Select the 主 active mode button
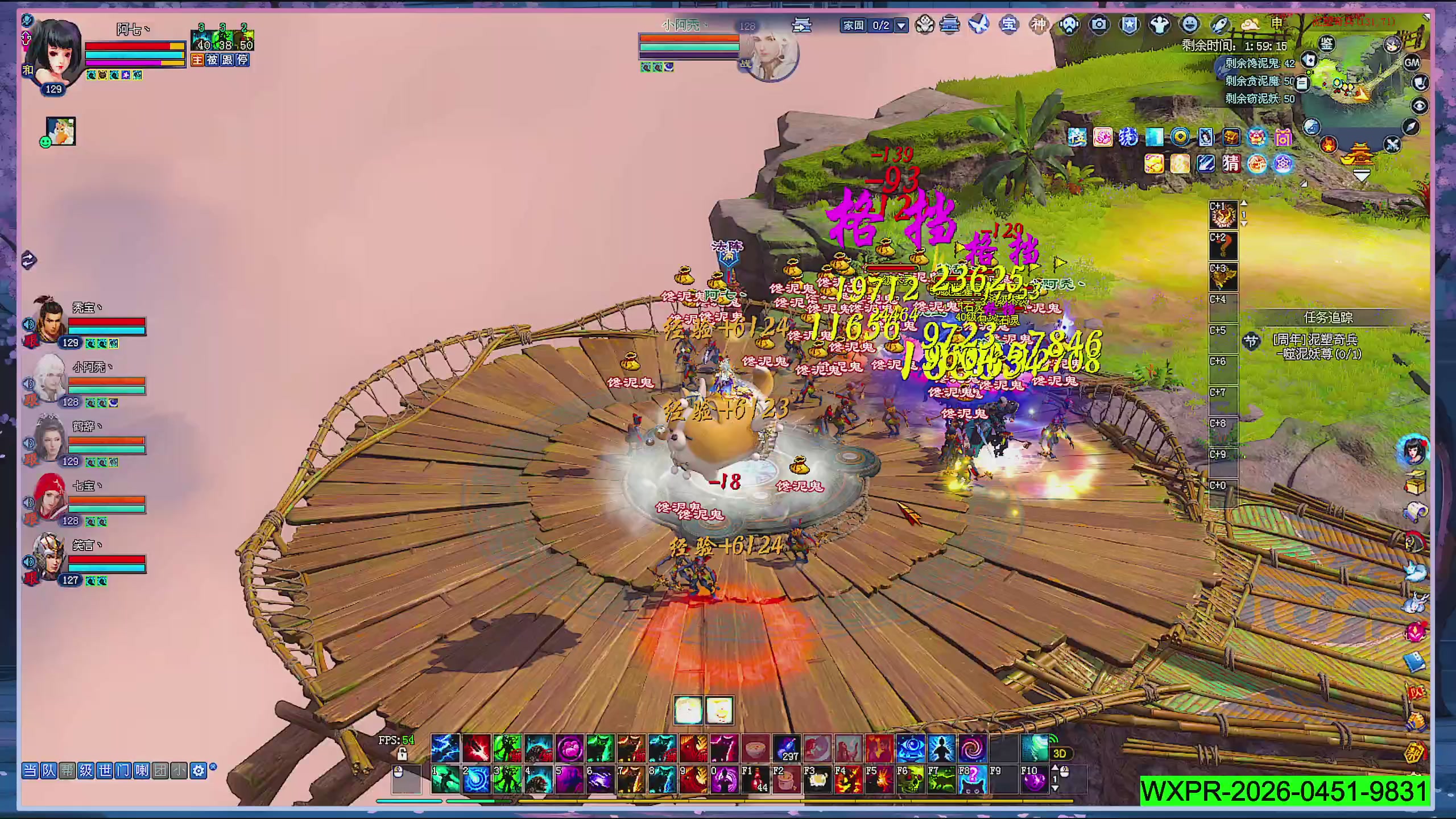Screen dimensions: 1456x819 click(197, 60)
